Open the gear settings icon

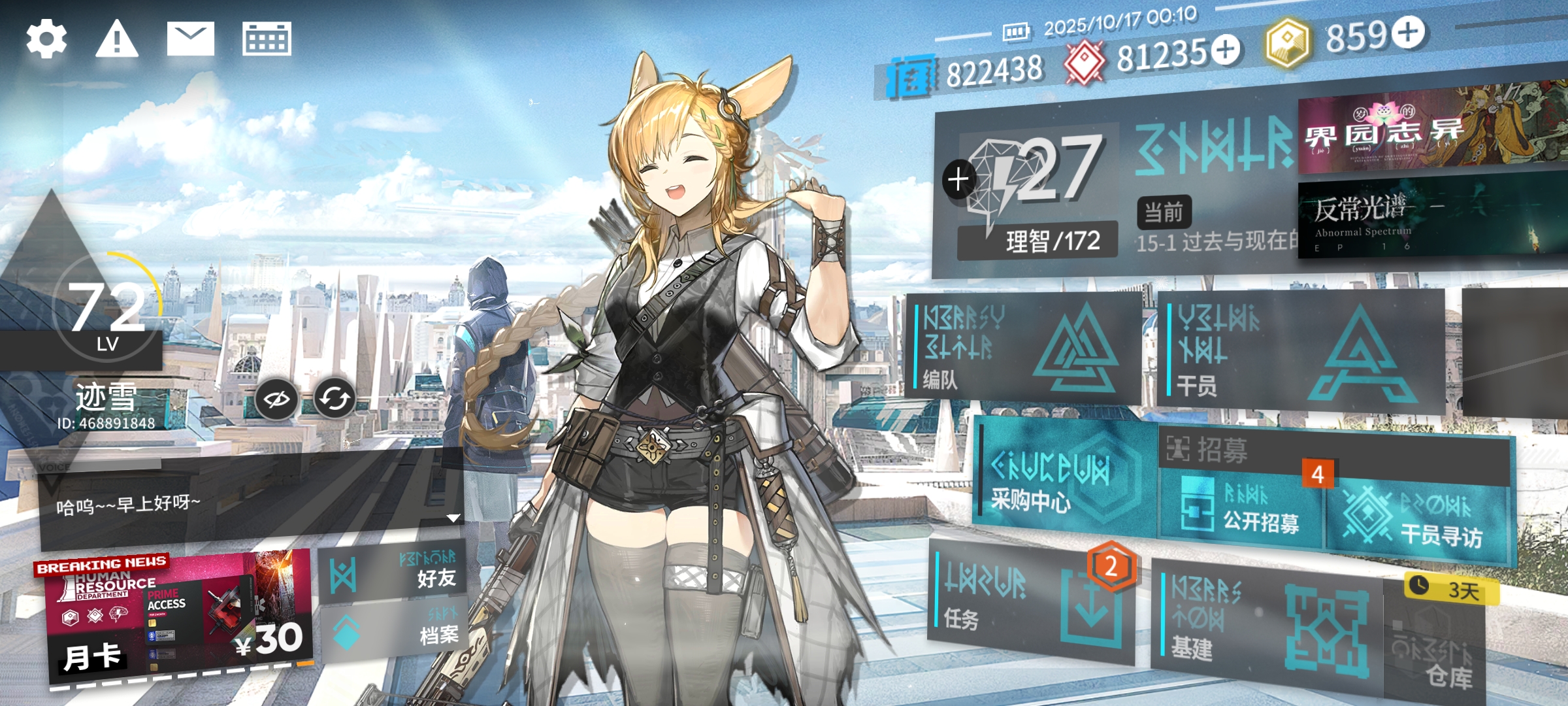pyautogui.click(x=46, y=39)
